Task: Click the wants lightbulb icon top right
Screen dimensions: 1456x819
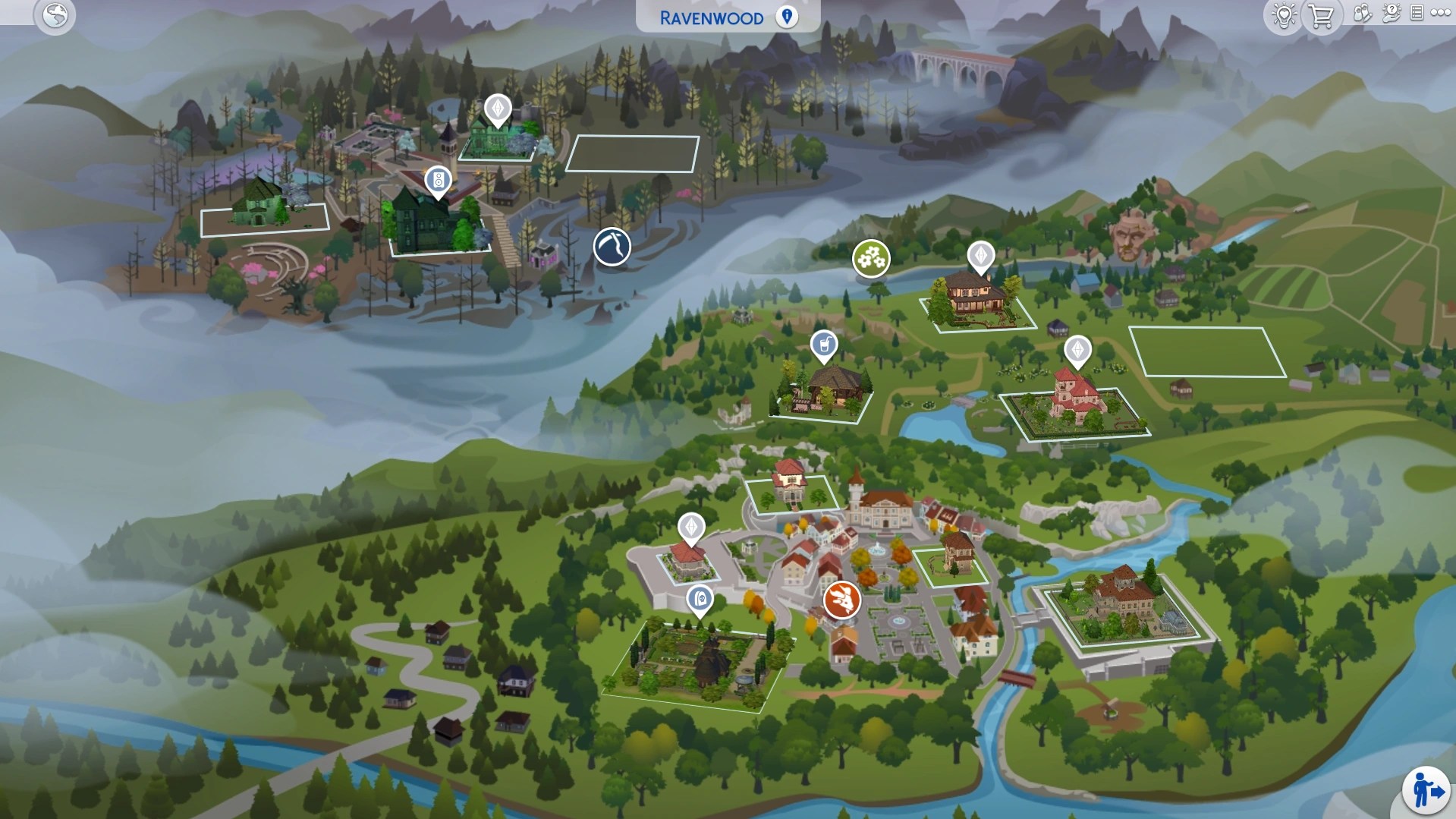Action: pyautogui.click(x=1282, y=15)
